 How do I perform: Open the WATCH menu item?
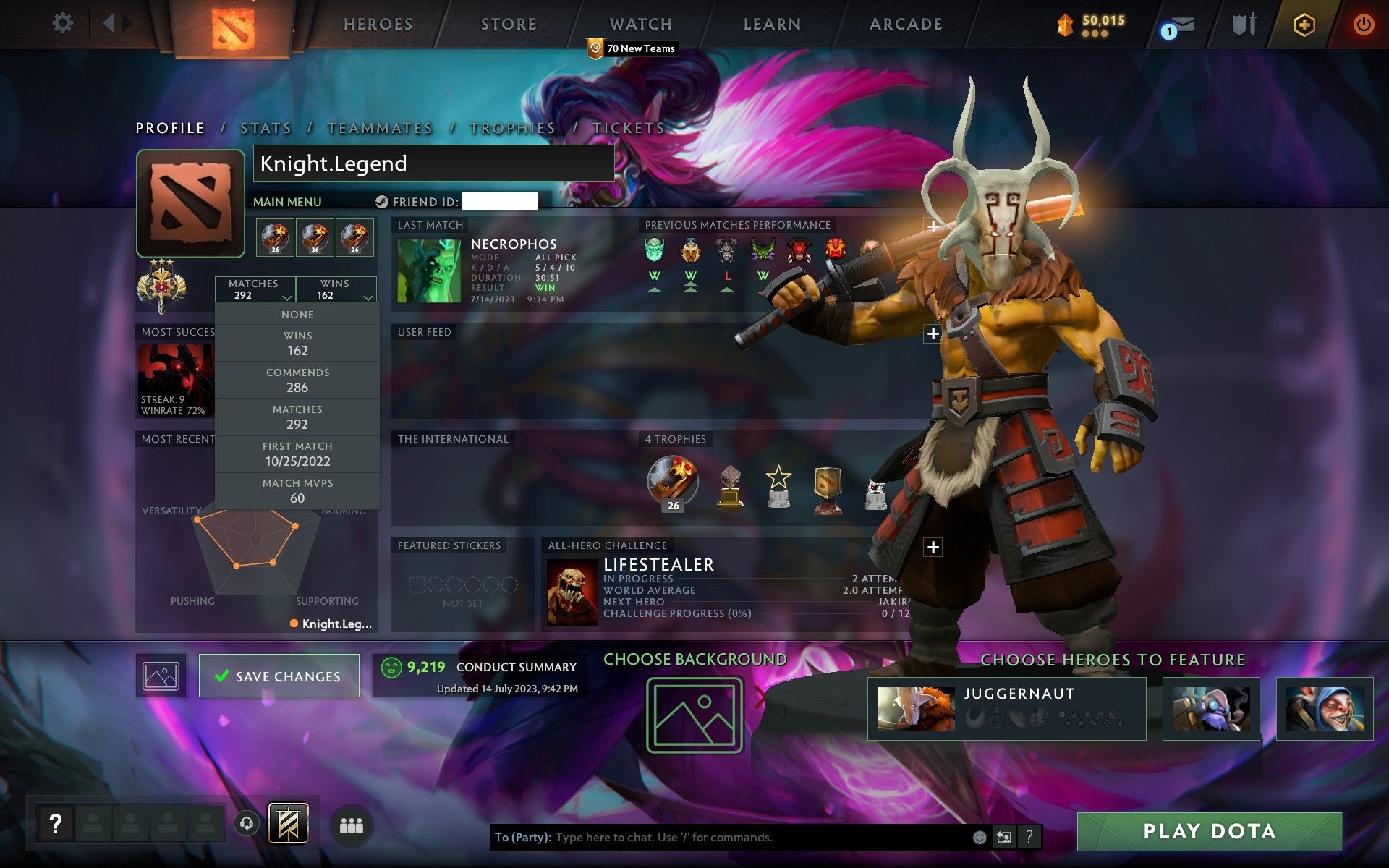tap(640, 24)
